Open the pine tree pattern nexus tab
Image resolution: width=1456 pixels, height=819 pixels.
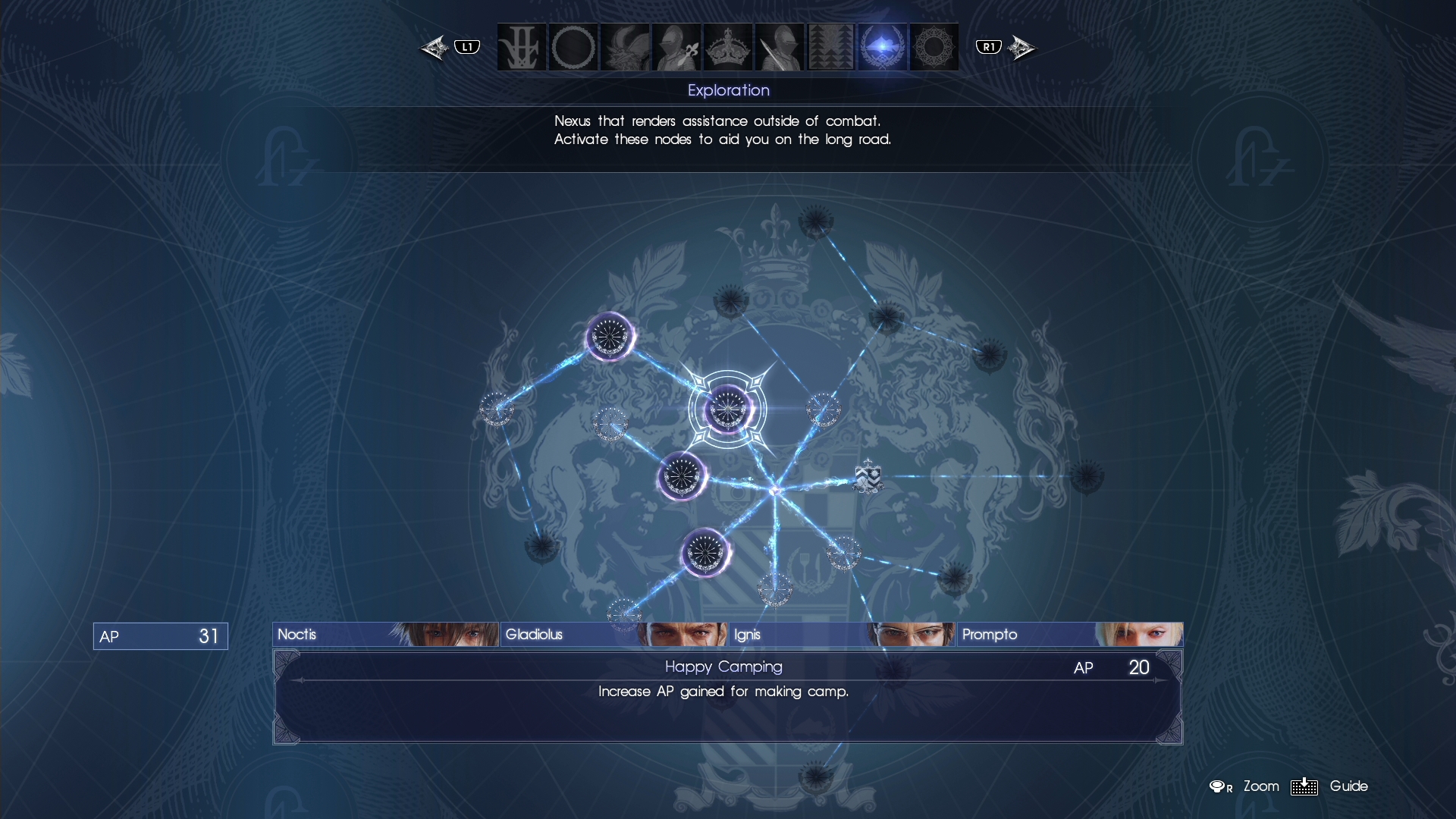[x=830, y=47]
